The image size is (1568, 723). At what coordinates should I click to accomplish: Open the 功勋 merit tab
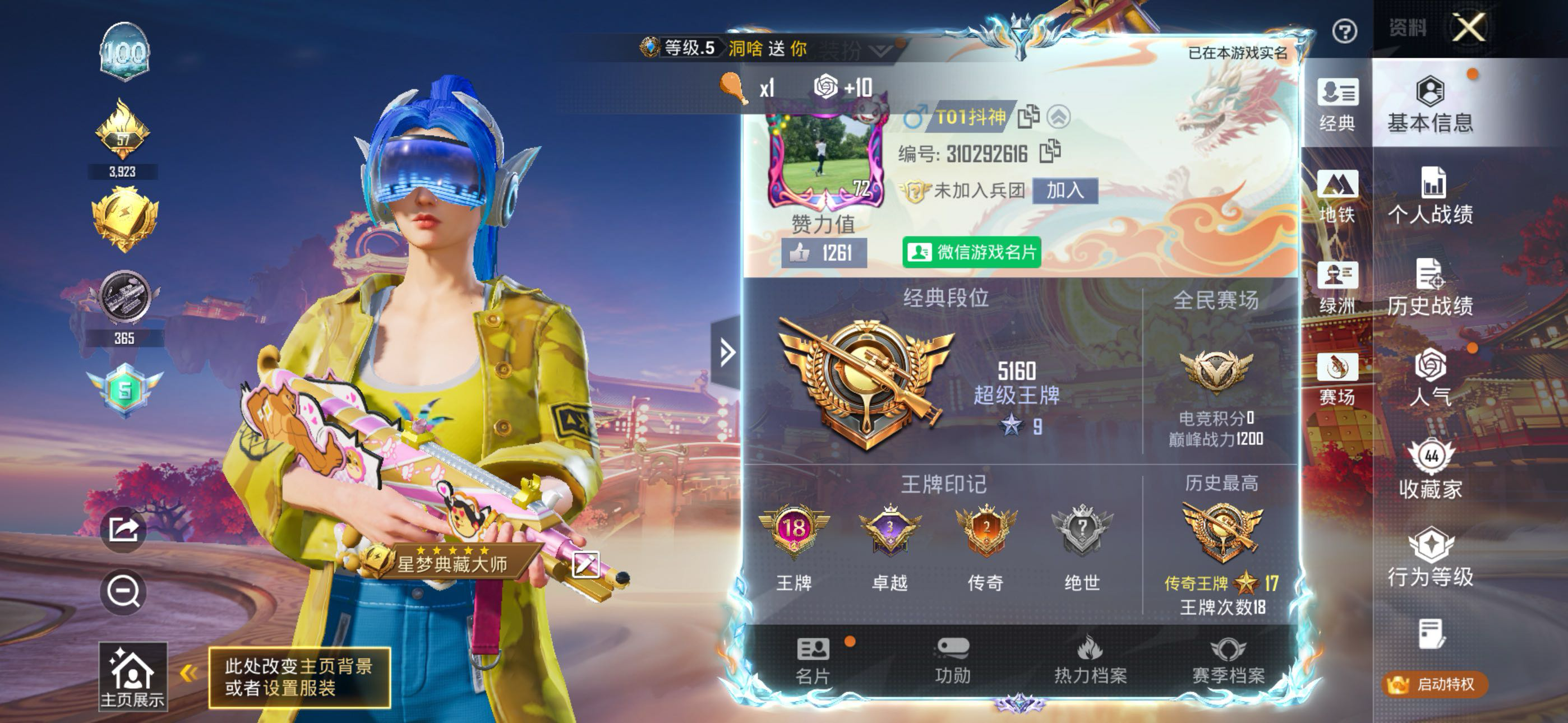click(953, 660)
